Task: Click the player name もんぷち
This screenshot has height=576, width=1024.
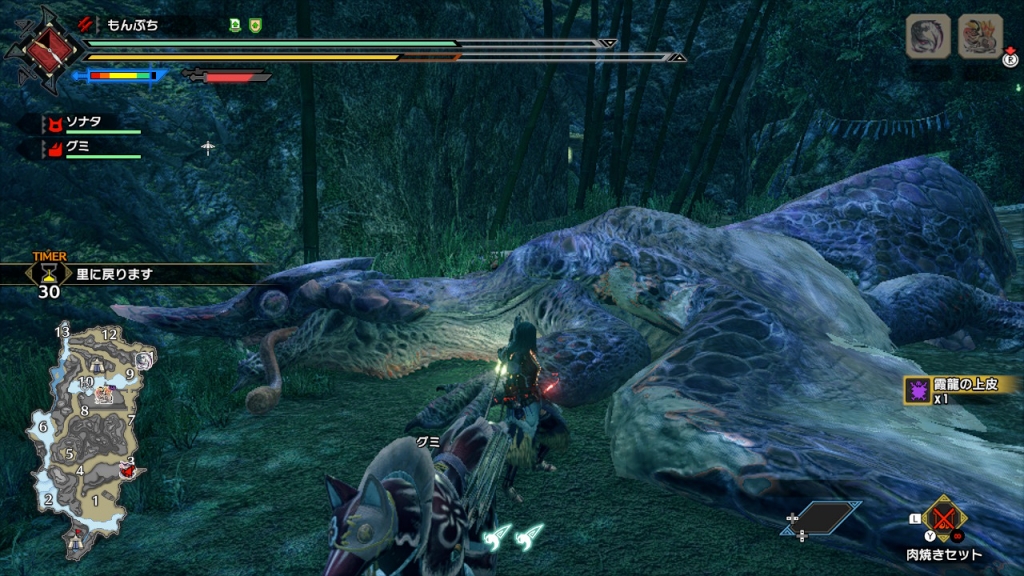Action: pos(132,24)
